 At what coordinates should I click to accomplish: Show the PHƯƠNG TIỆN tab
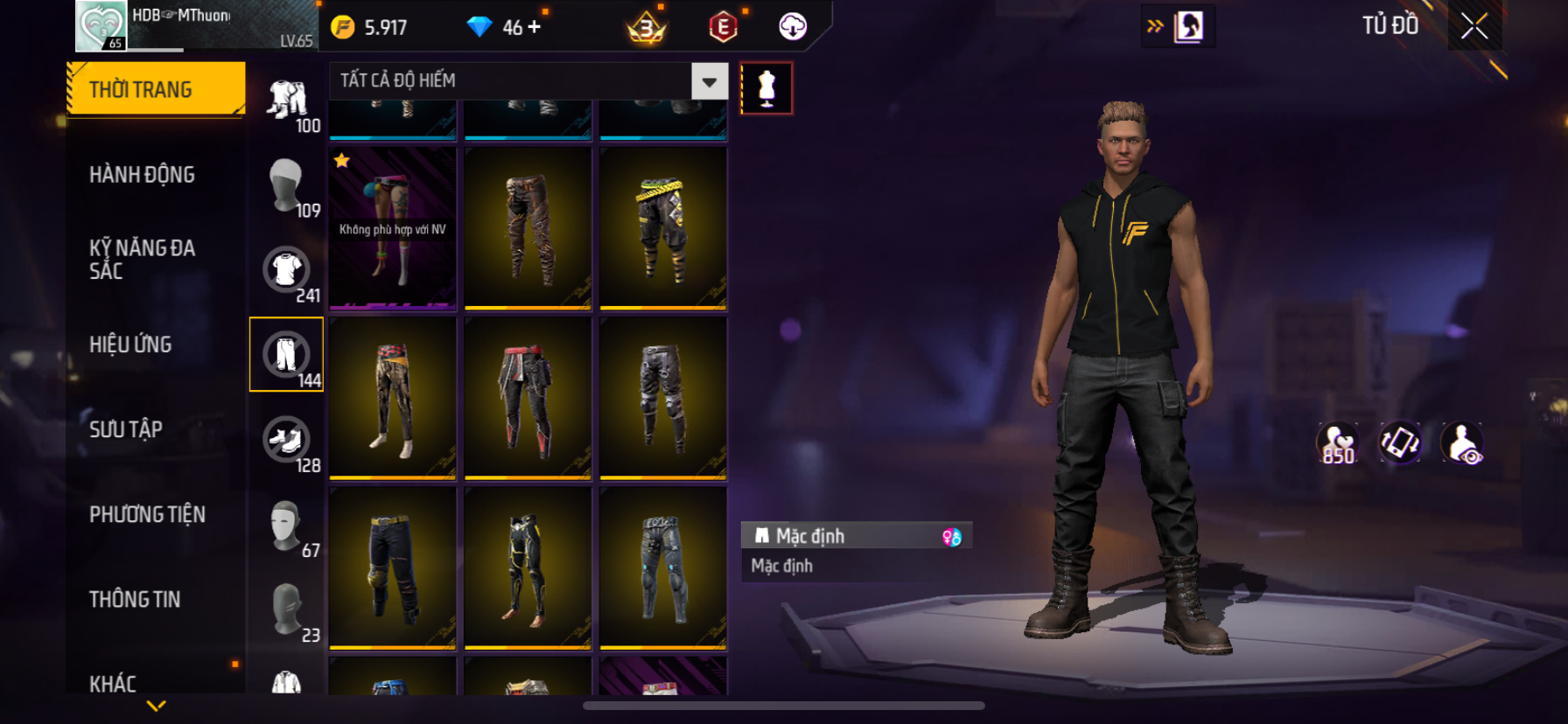[x=147, y=514]
